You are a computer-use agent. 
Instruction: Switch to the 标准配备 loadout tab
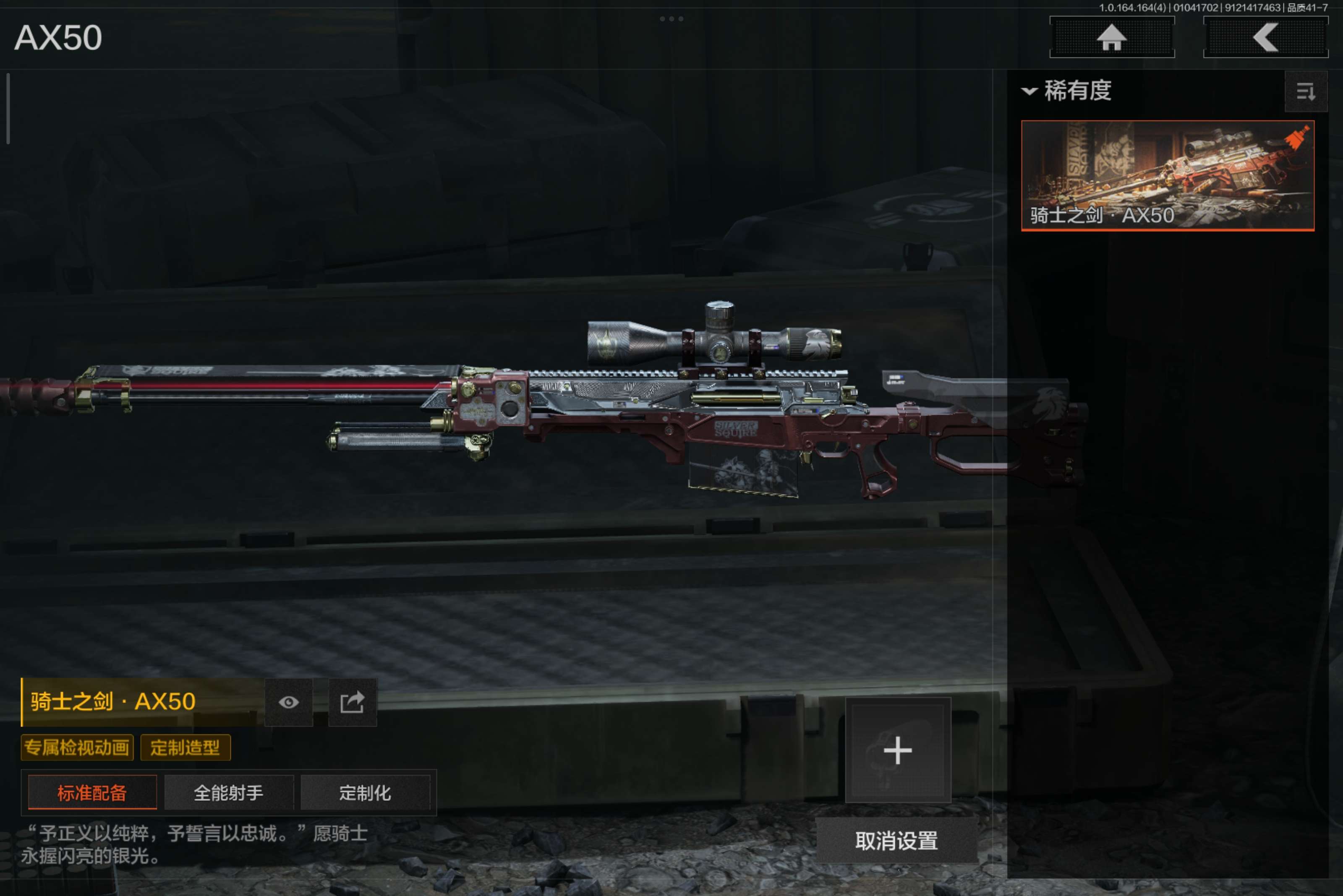point(92,792)
